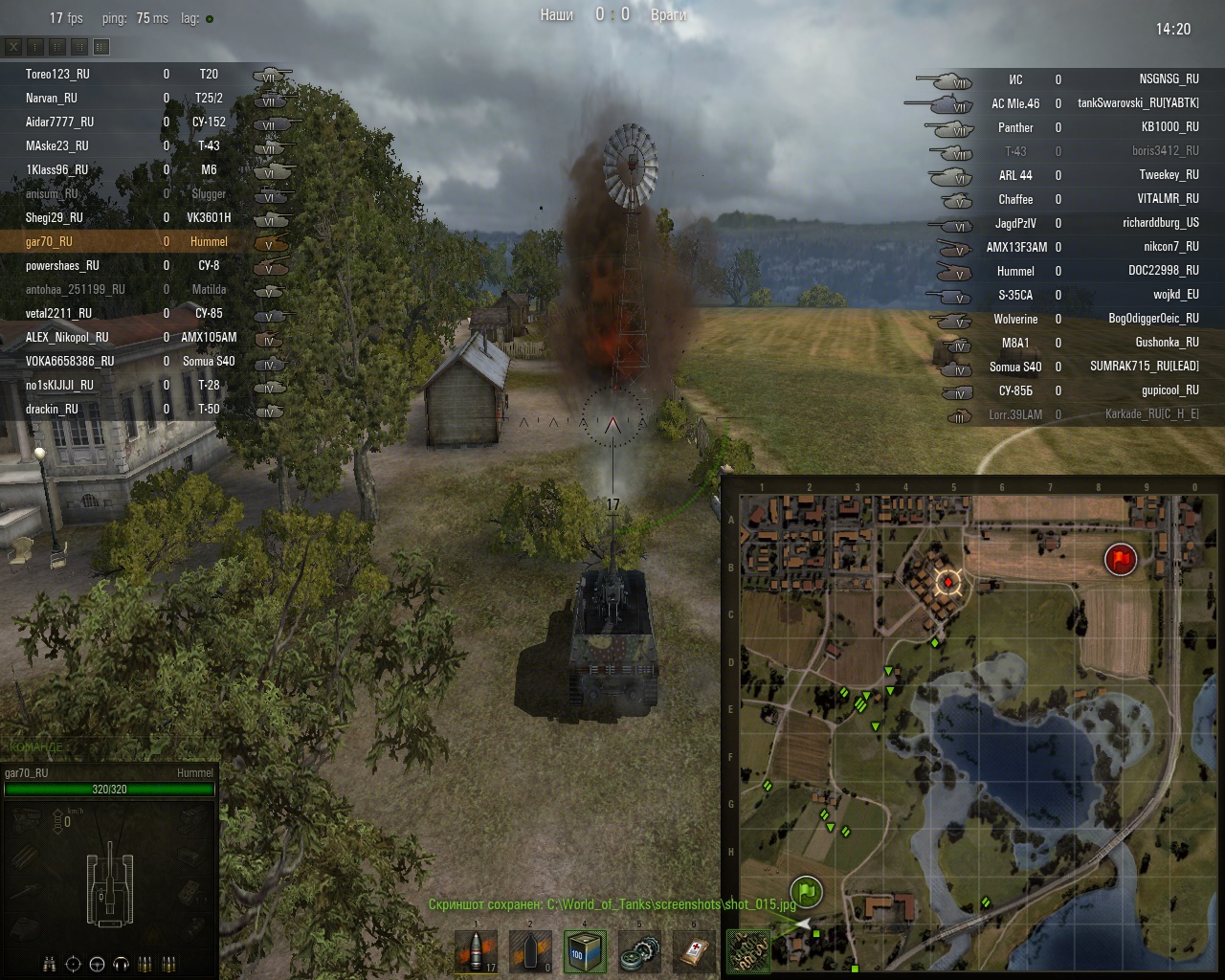1225x980 pixels.
Task: Activate the repair kit with gears
Action: (639, 952)
